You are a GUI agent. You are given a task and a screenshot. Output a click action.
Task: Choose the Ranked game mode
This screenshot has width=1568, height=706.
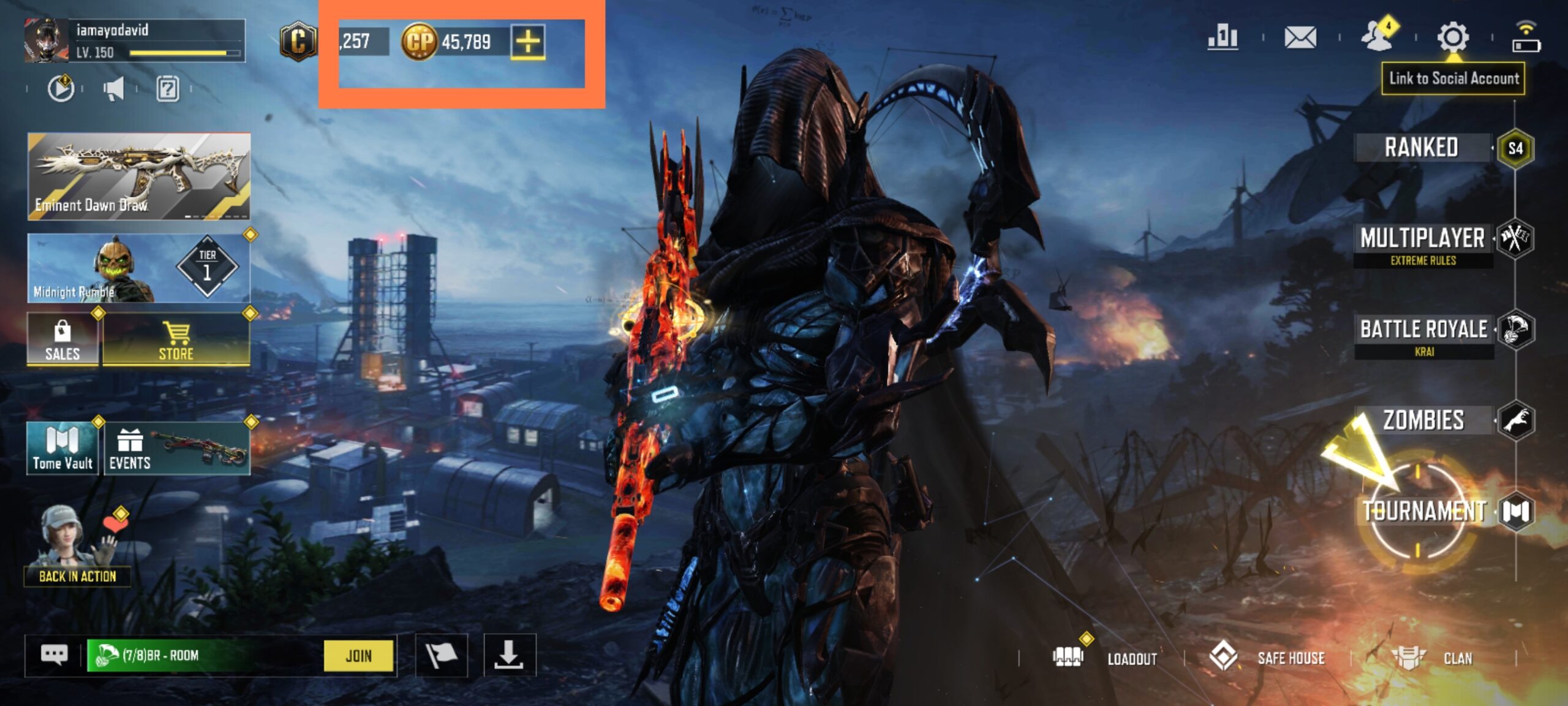(1421, 148)
